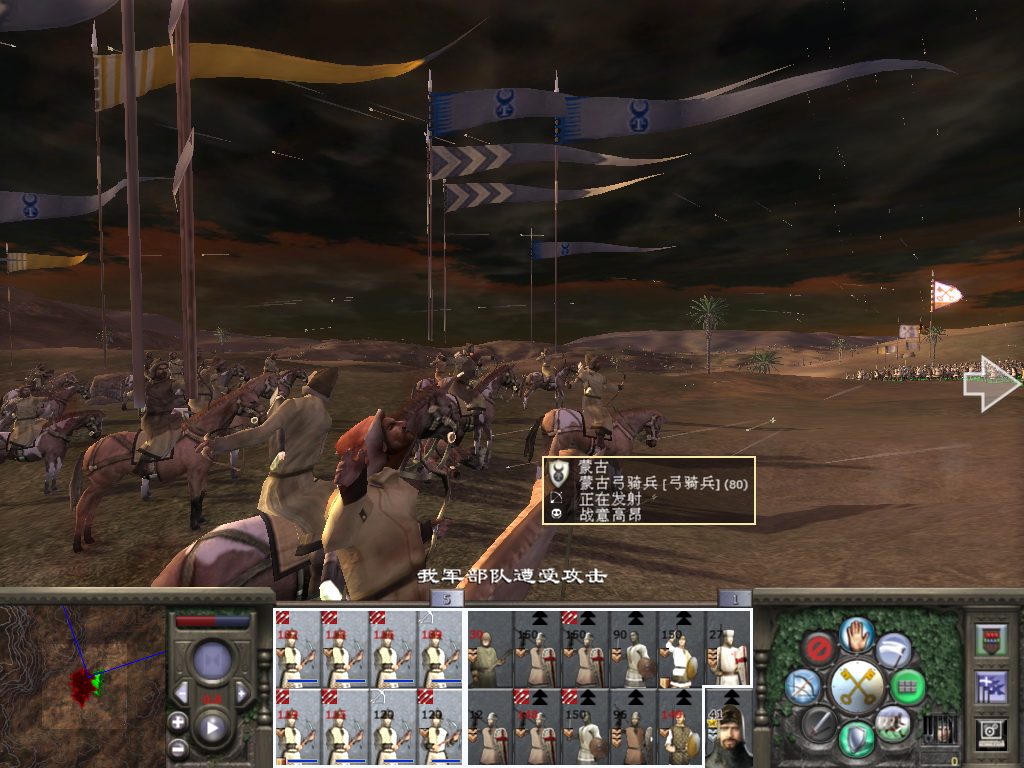The width and height of the screenshot is (1024, 768).
Task: Toggle the pause button above game speed
Action: tap(211, 661)
